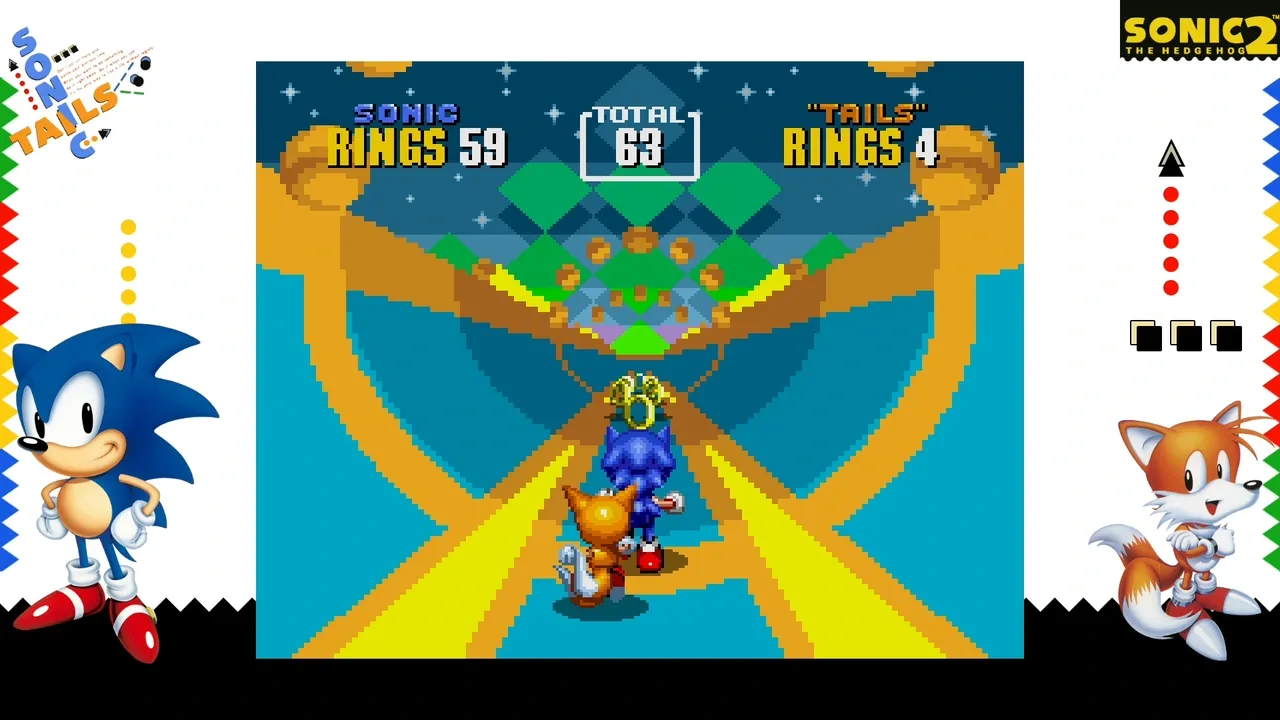Click the red dot progress column
Image resolution: width=1280 pixels, height=720 pixels.
pyautogui.click(x=1170, y=240)
